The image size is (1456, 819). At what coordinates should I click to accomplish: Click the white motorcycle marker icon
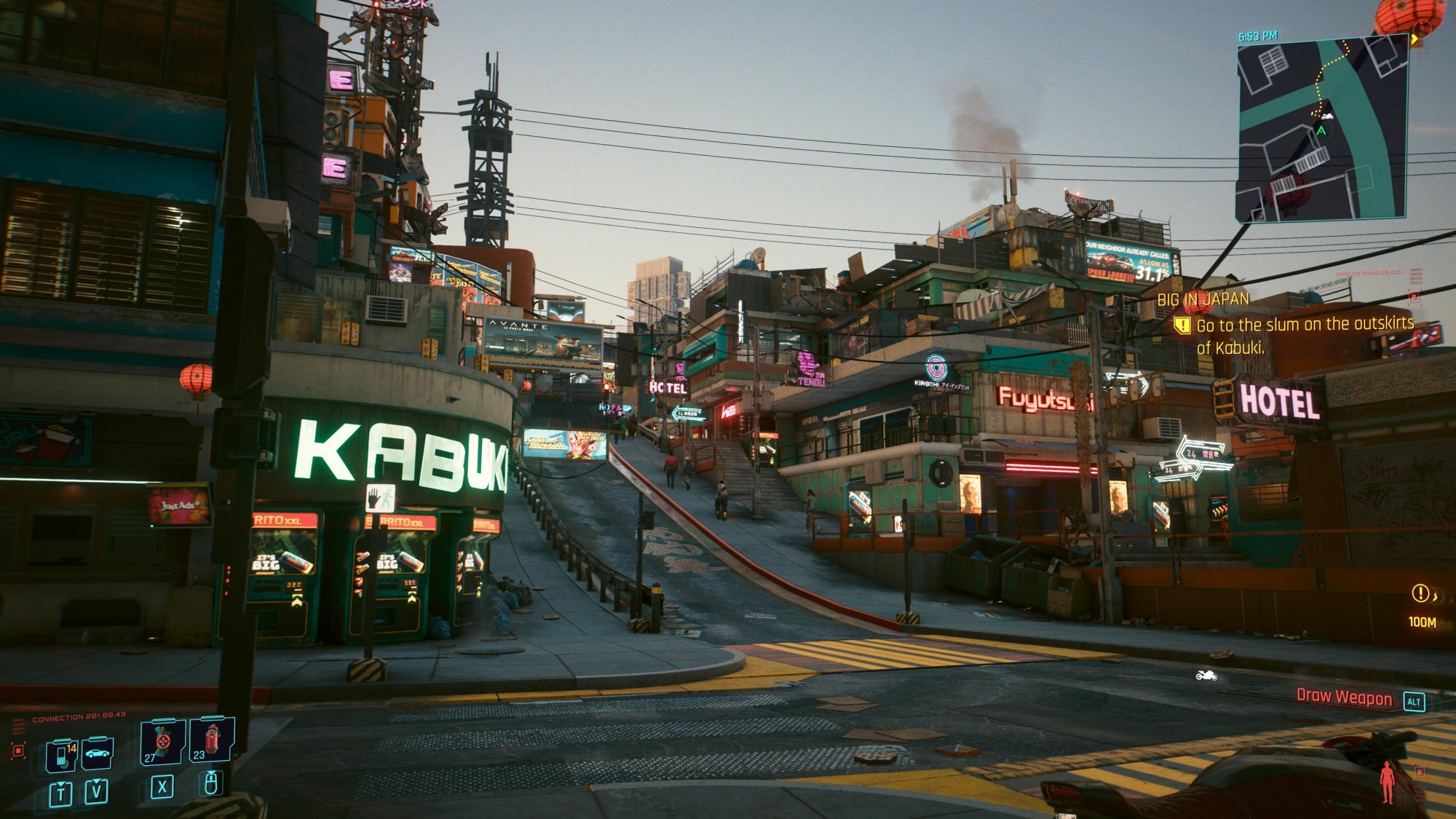point(1206,676)
